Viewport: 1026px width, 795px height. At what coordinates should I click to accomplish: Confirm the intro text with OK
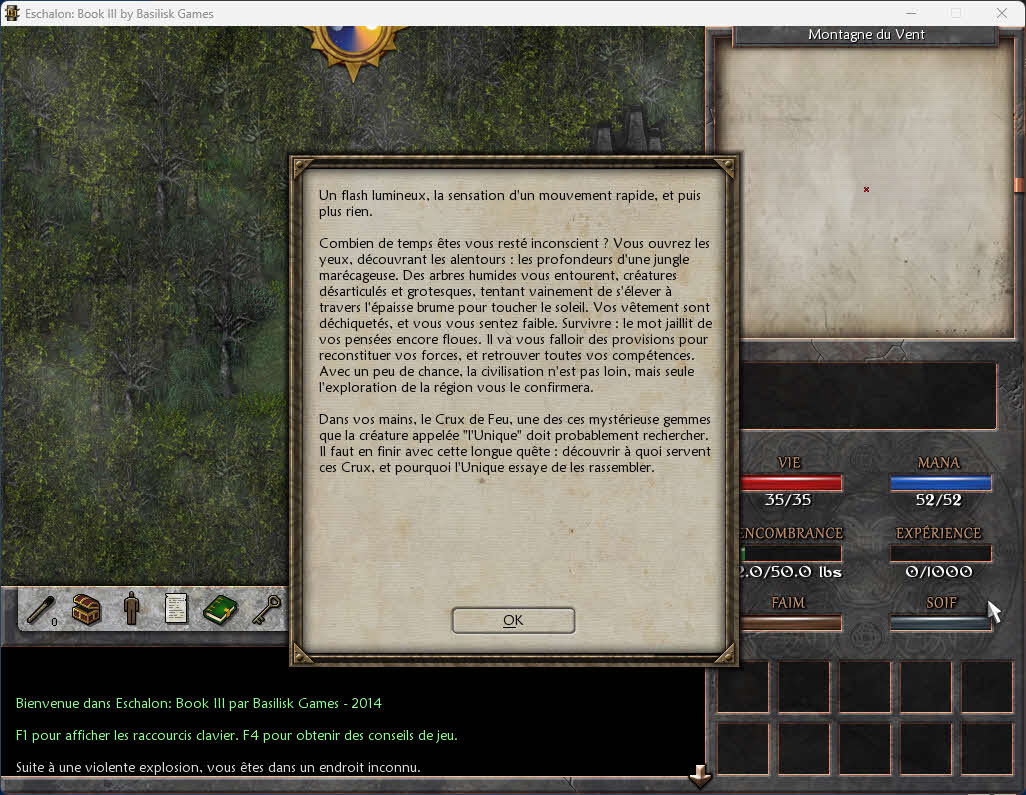[x=513, y=620]
